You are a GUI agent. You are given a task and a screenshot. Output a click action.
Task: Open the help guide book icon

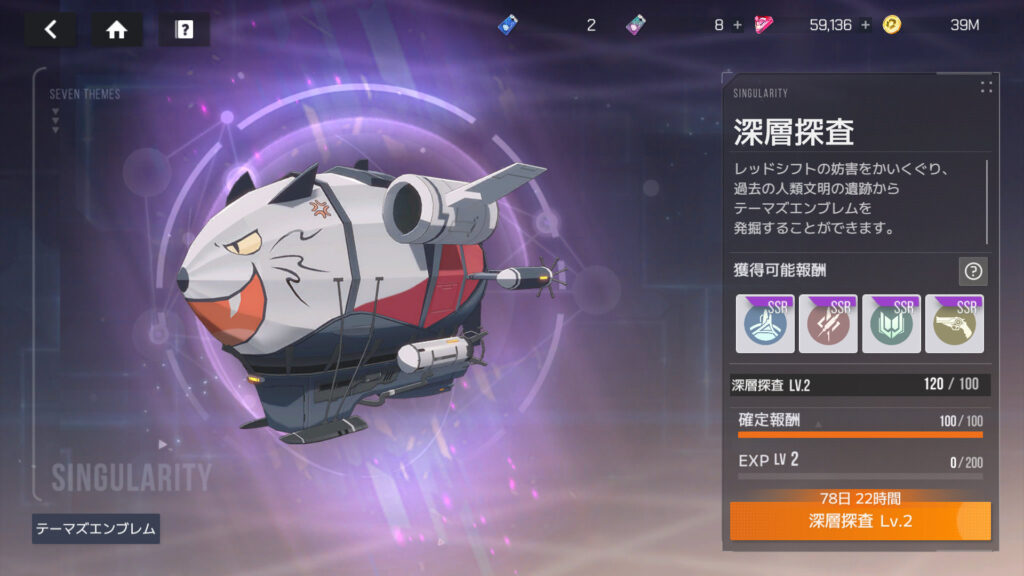(184, 29)
